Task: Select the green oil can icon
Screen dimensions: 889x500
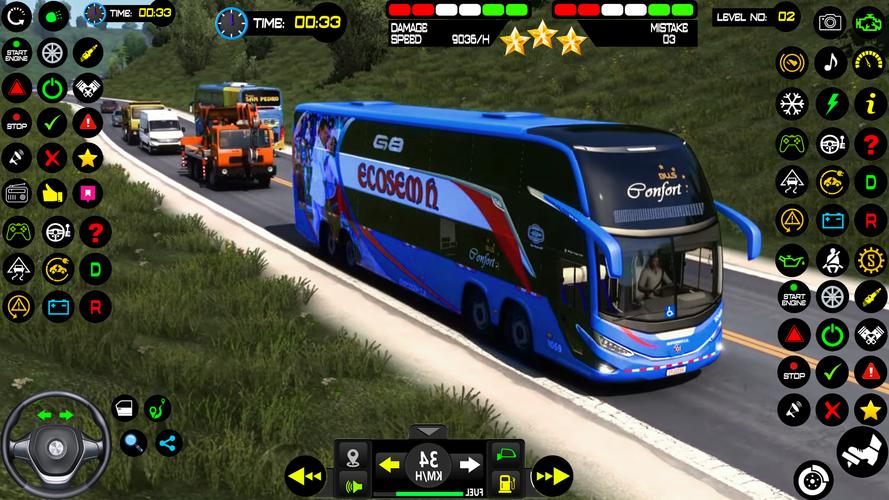Action: 792,260
